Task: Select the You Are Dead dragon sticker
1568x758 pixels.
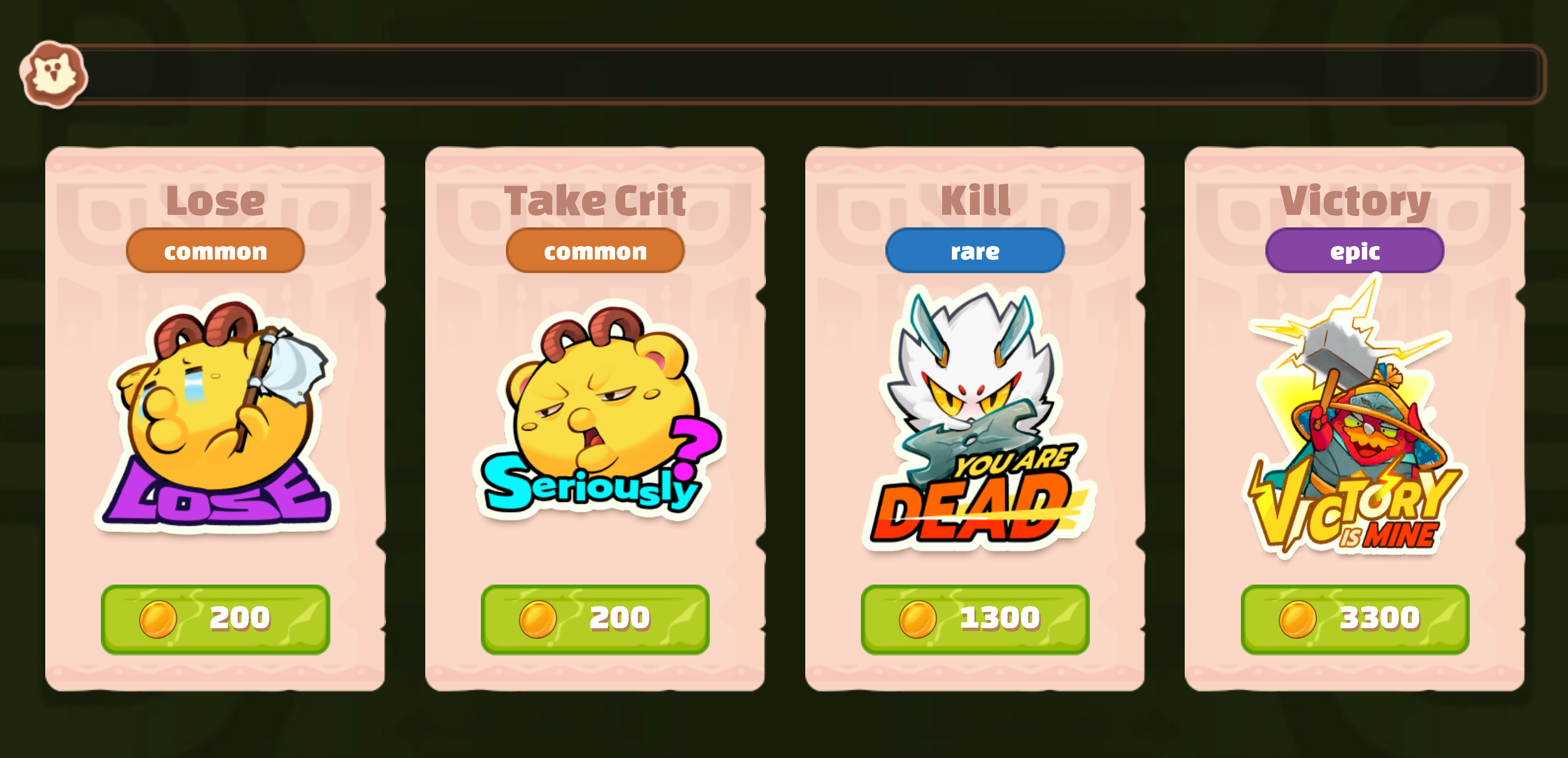Action: [974, 420]
